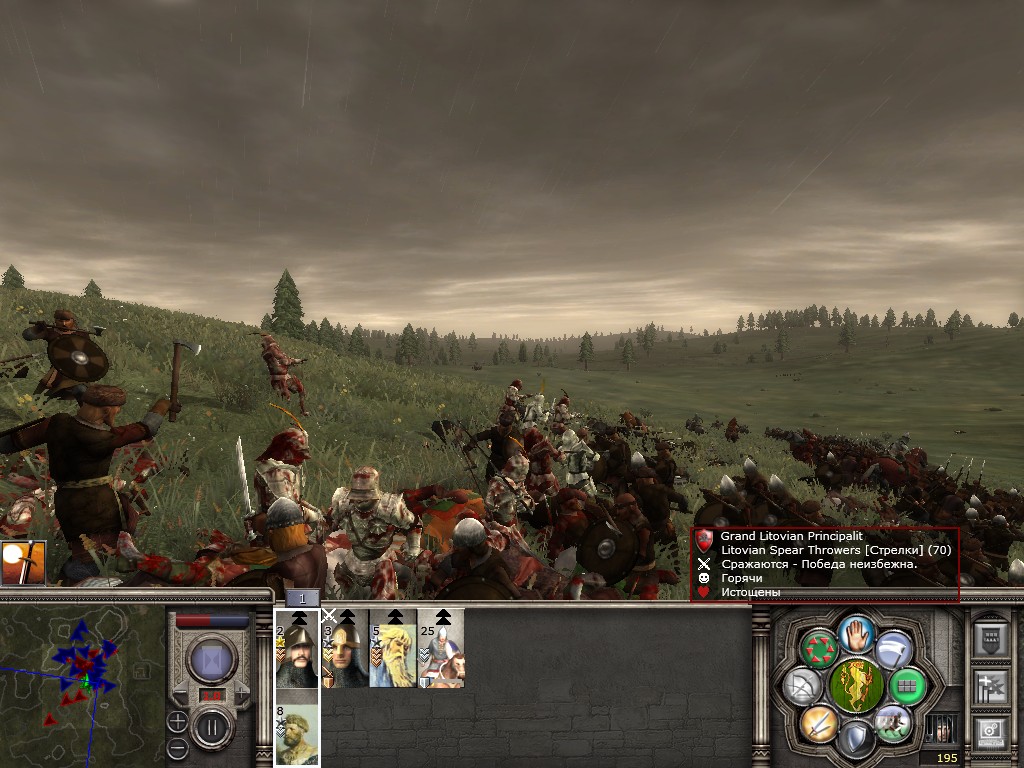Pause the battle with the pause button
The image size is (1024, 768).
[x=211, y=727]
